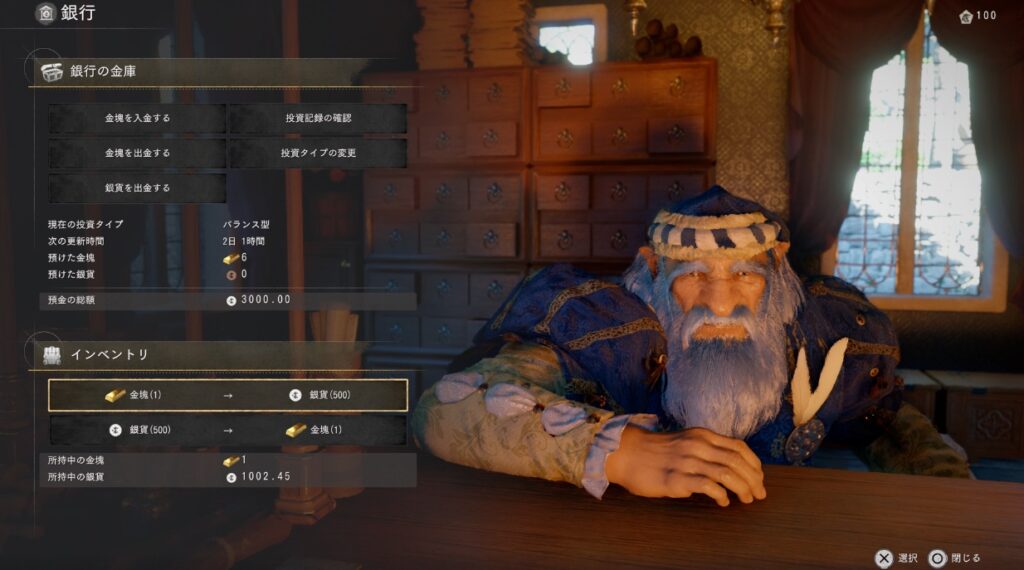Select 投資タイプの変更 (change investment type)
1024x570 pixels.
click(x=318, y=153)
